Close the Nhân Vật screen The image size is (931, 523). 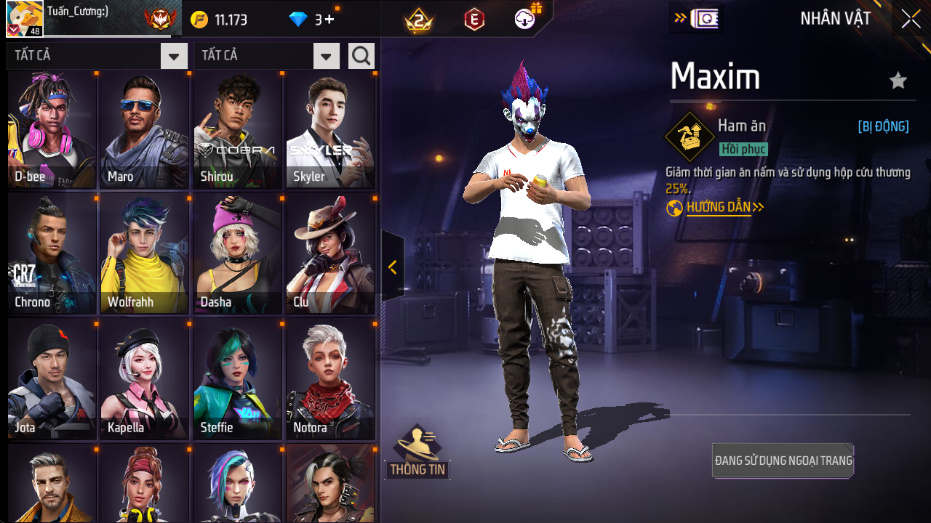click(x=911, y=19)
